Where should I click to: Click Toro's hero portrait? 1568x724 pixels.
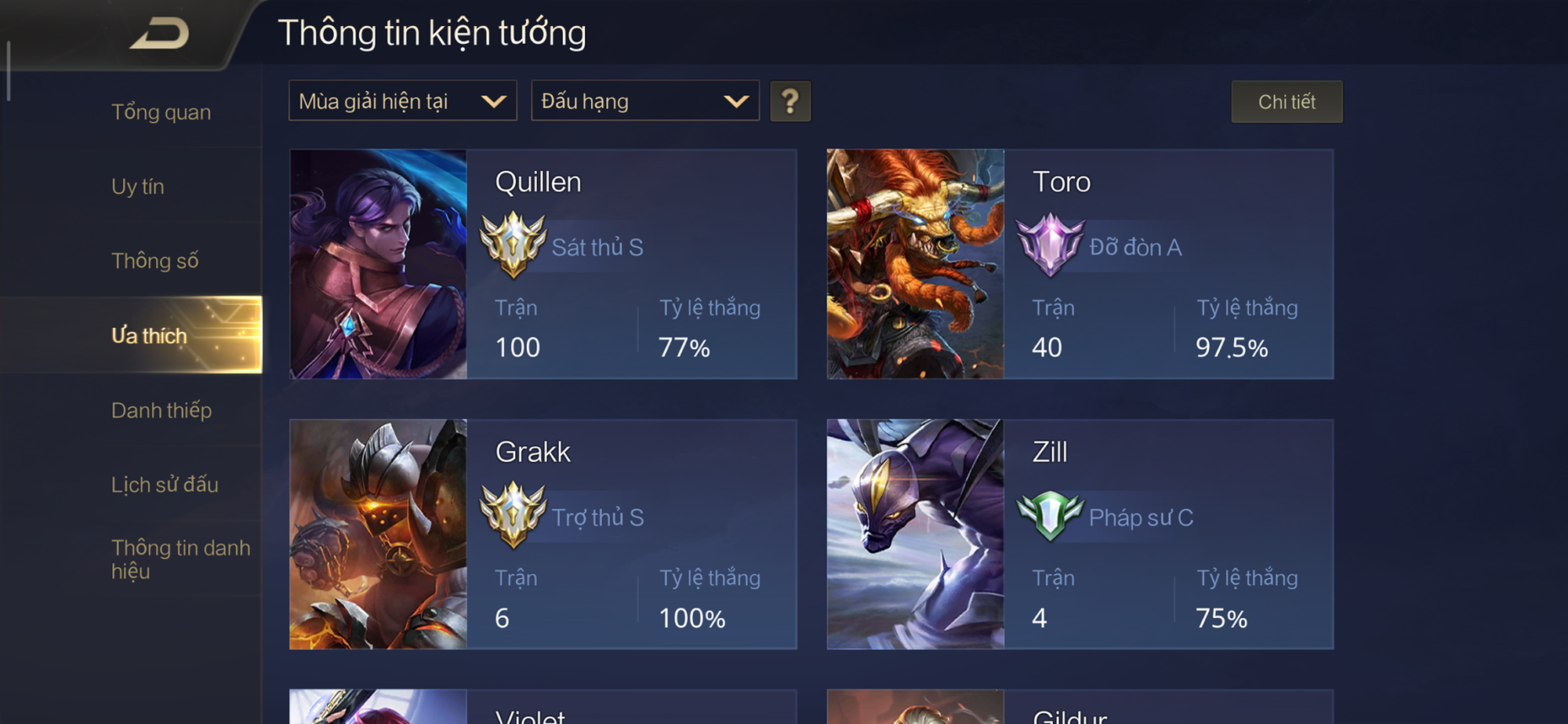pyautogui.click(x=913, y=264)
